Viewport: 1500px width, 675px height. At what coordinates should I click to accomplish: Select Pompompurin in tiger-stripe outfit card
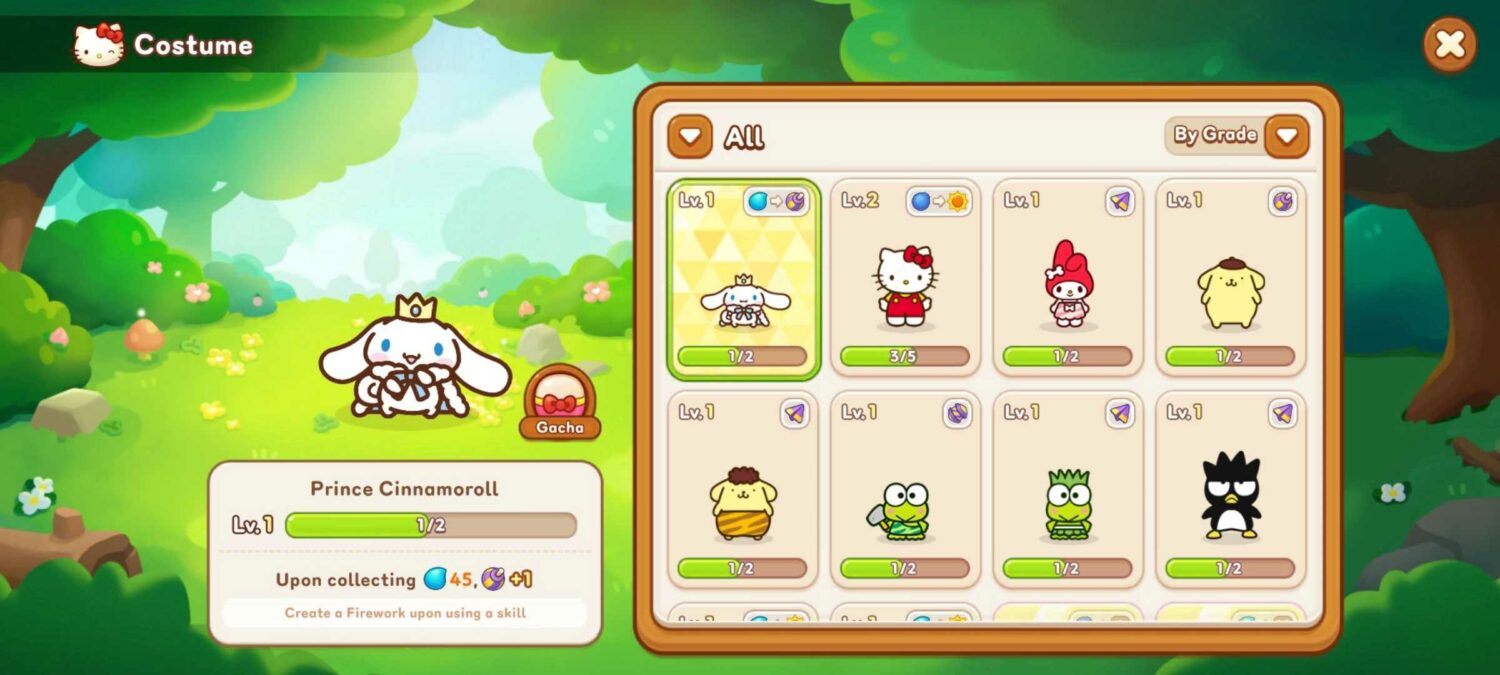point(743,490)
